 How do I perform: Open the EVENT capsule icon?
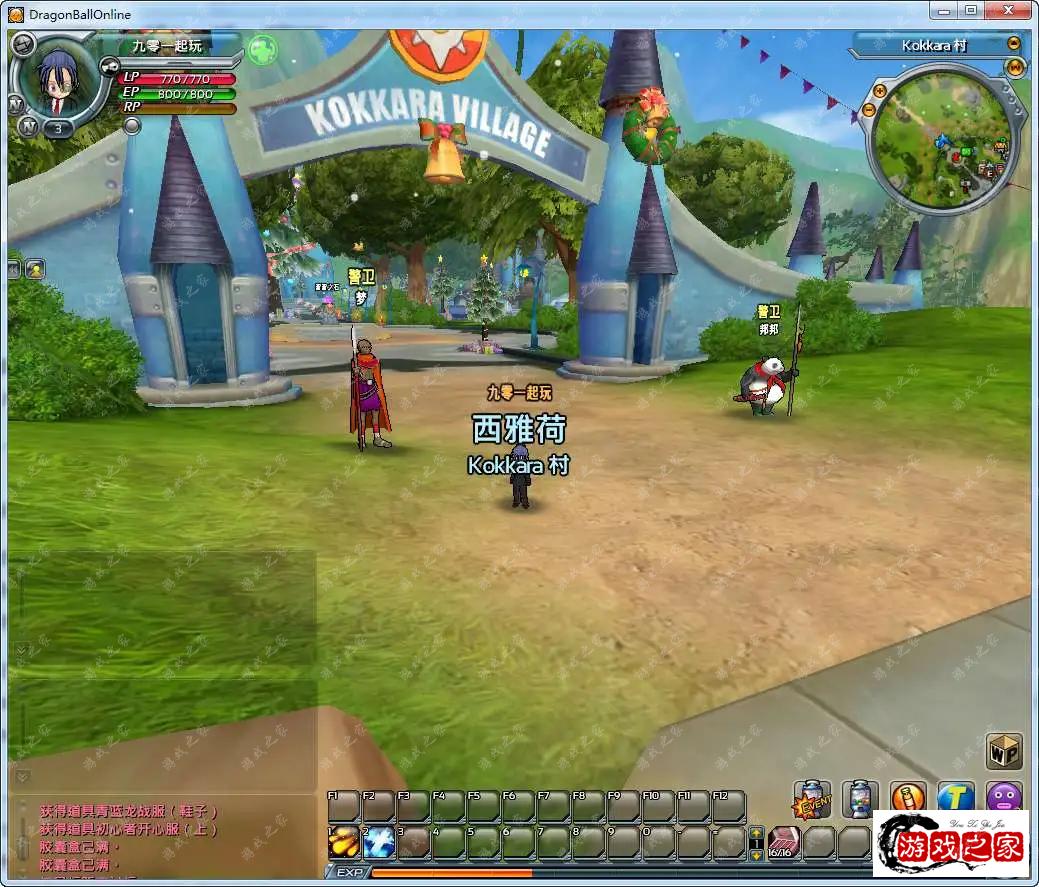(812, 800)
